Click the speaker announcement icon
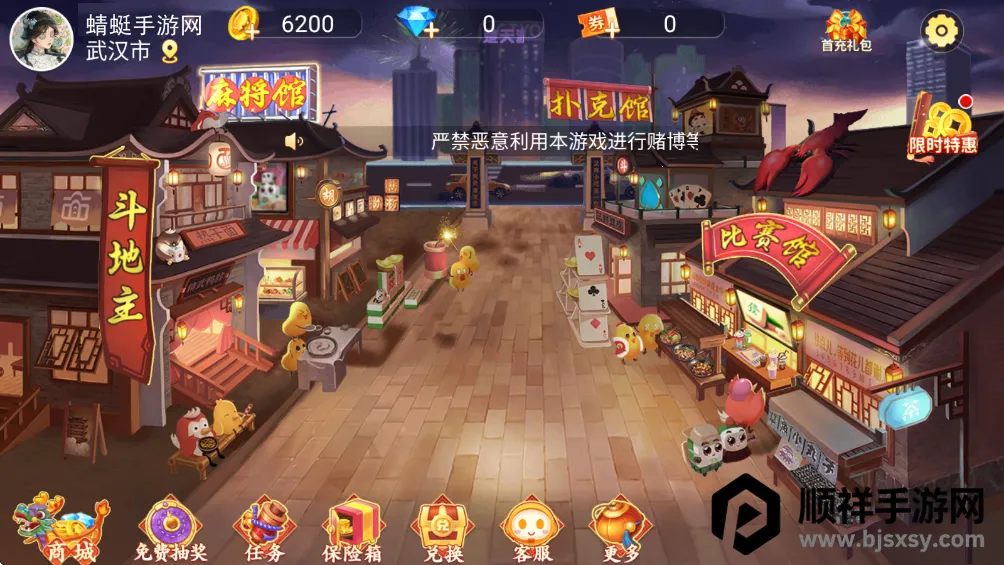 (294, 142)
